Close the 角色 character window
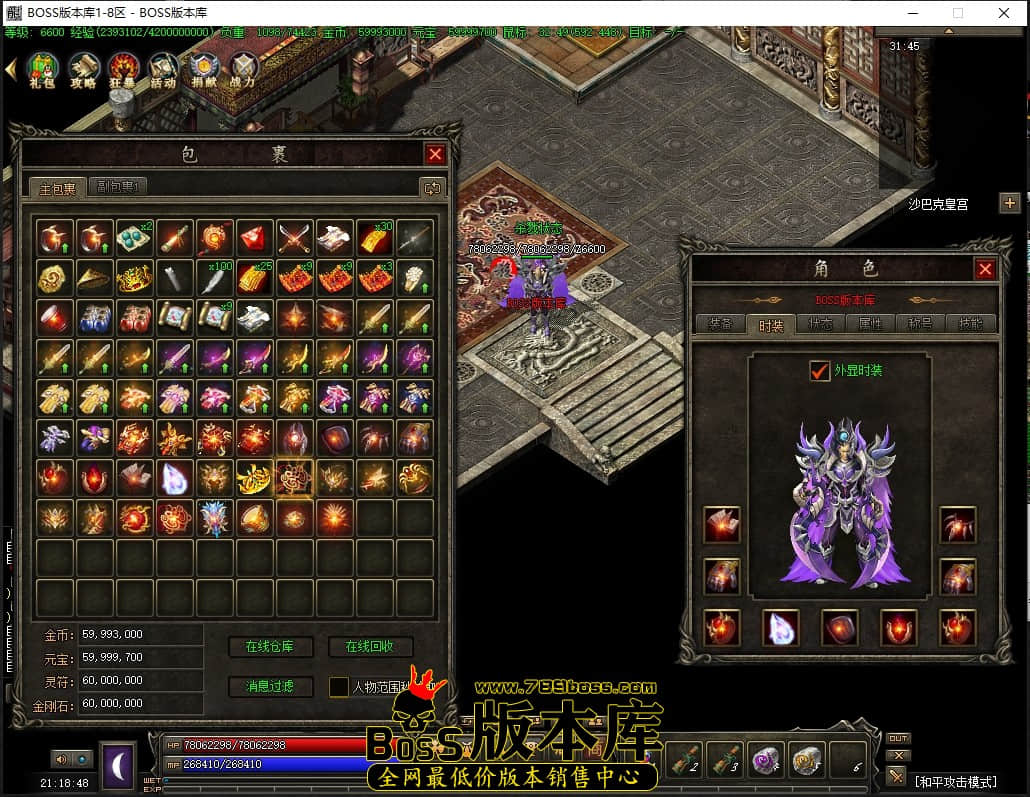The image size is (1030, 797). (x=985, y=269)
